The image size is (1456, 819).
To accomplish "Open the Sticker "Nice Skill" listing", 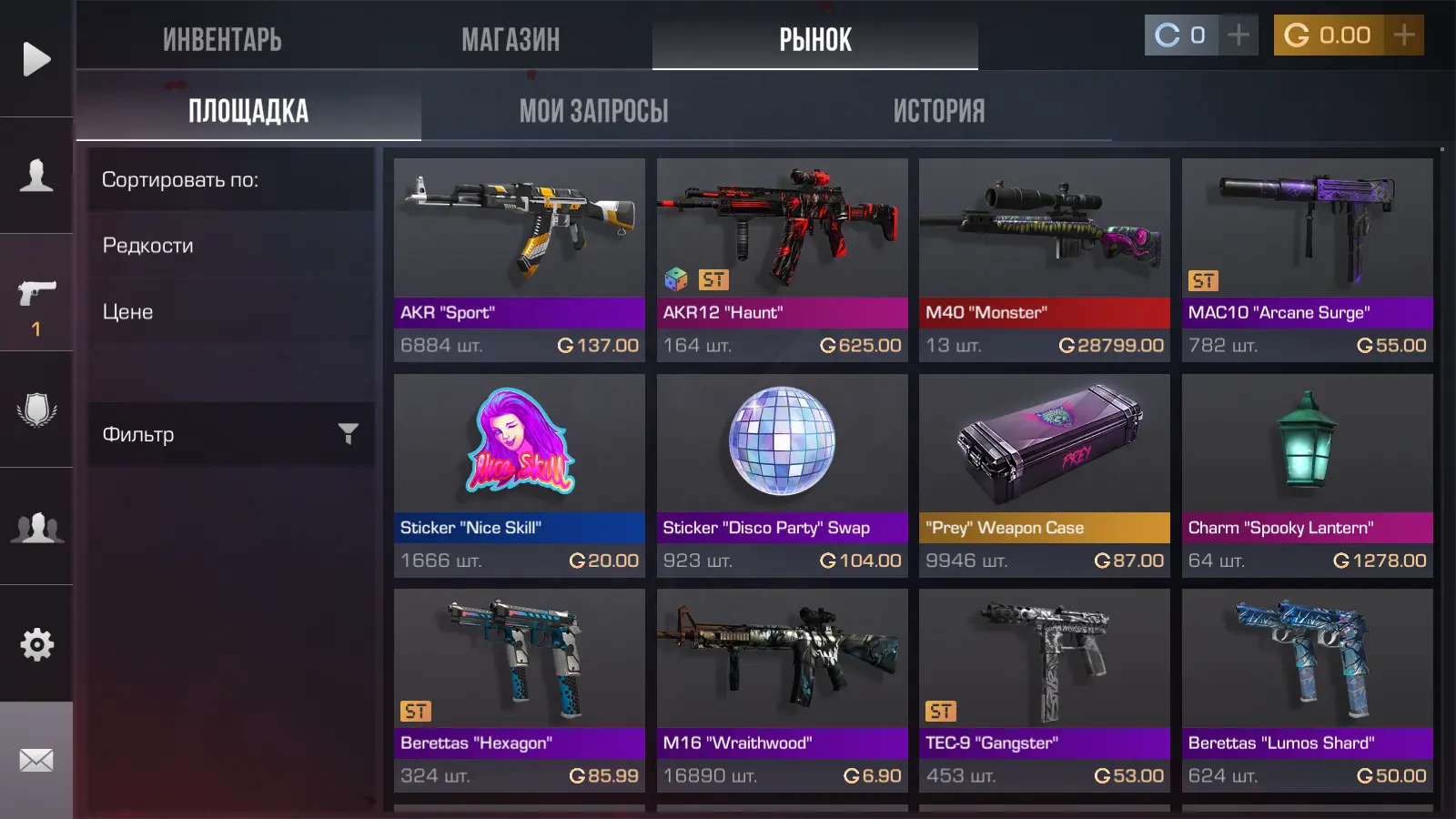I will tap(520, 475).
